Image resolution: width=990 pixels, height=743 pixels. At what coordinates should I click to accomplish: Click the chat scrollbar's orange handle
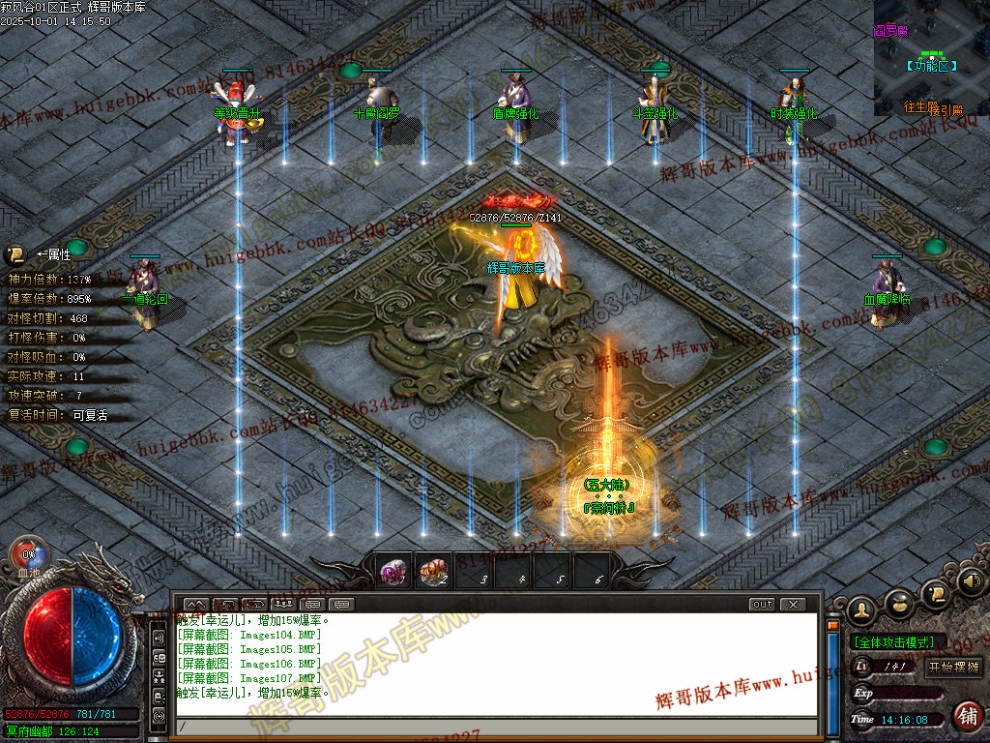(833, 624)
